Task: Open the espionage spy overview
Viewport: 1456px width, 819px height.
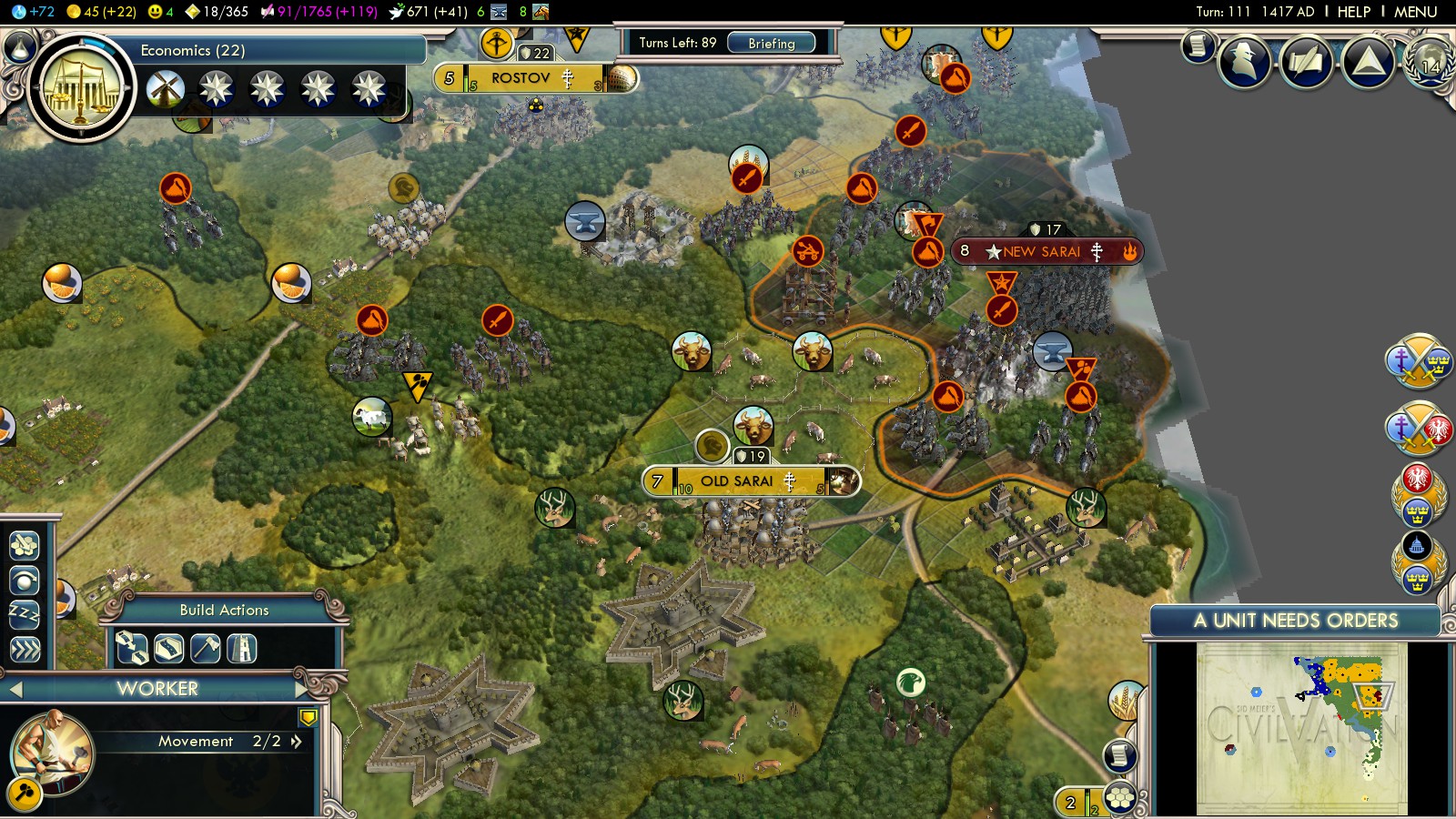Action: pos(1244,62)
